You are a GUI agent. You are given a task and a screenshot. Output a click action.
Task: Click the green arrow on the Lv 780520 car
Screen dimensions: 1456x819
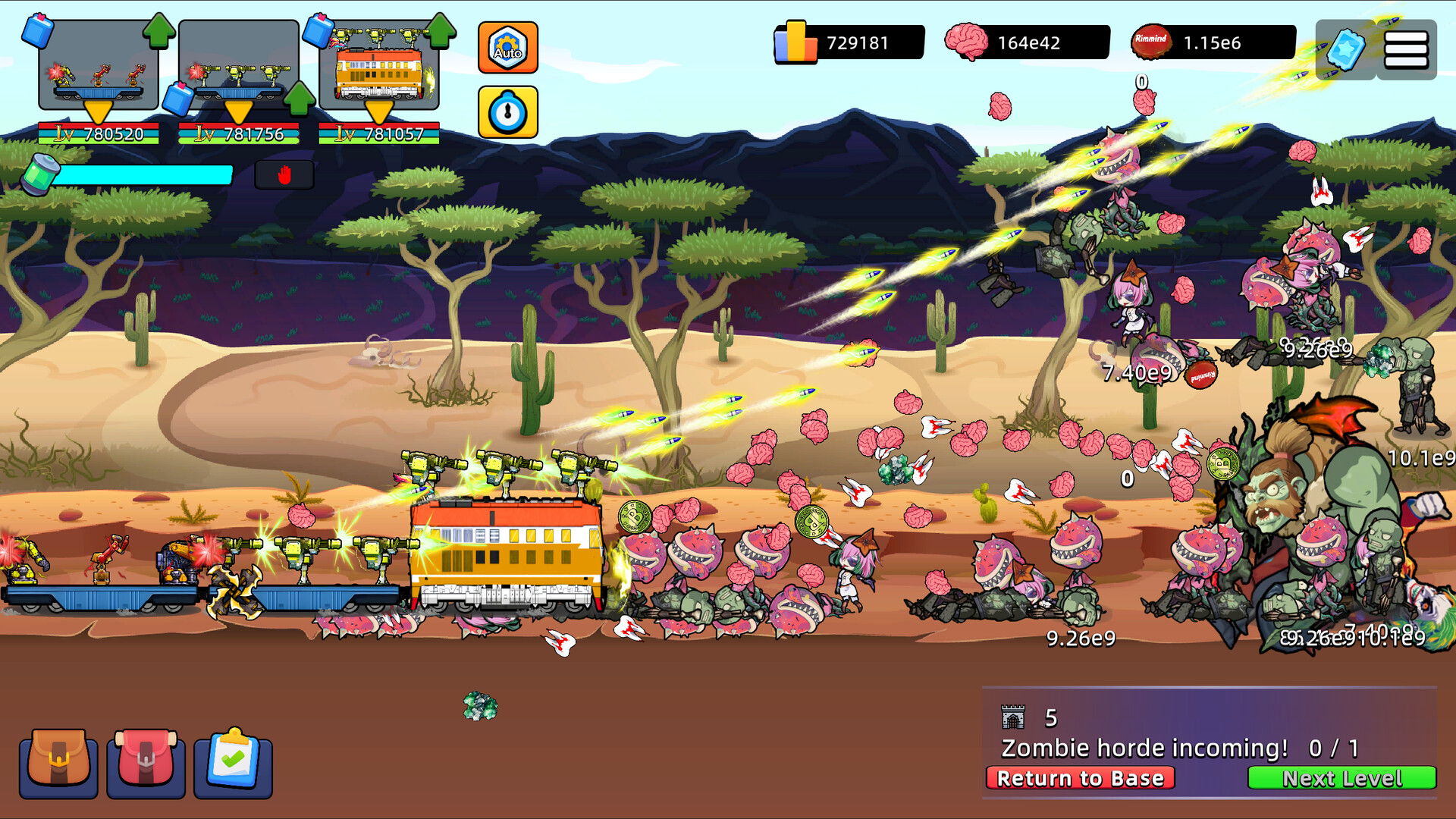(159, 30)
